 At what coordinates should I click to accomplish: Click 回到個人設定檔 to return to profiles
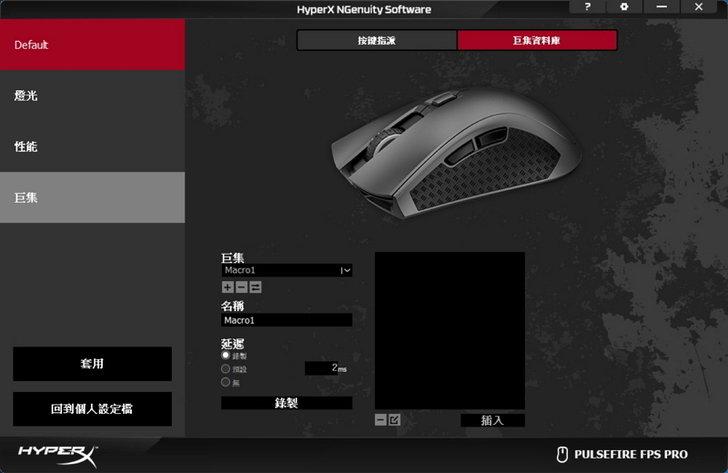pyautogui.click(x=92, y=409)
